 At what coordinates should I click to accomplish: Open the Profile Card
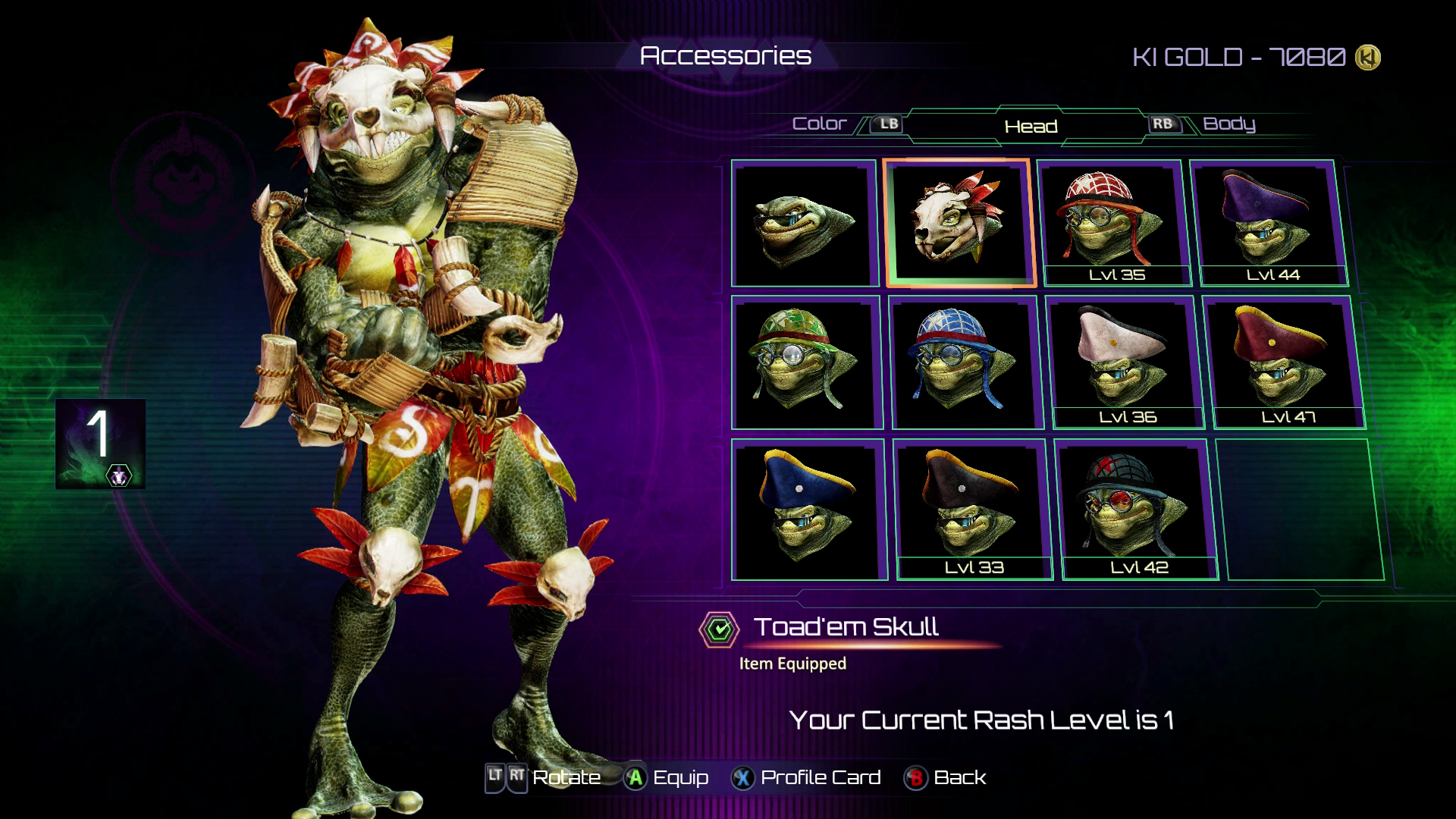(x=806, y=778)
